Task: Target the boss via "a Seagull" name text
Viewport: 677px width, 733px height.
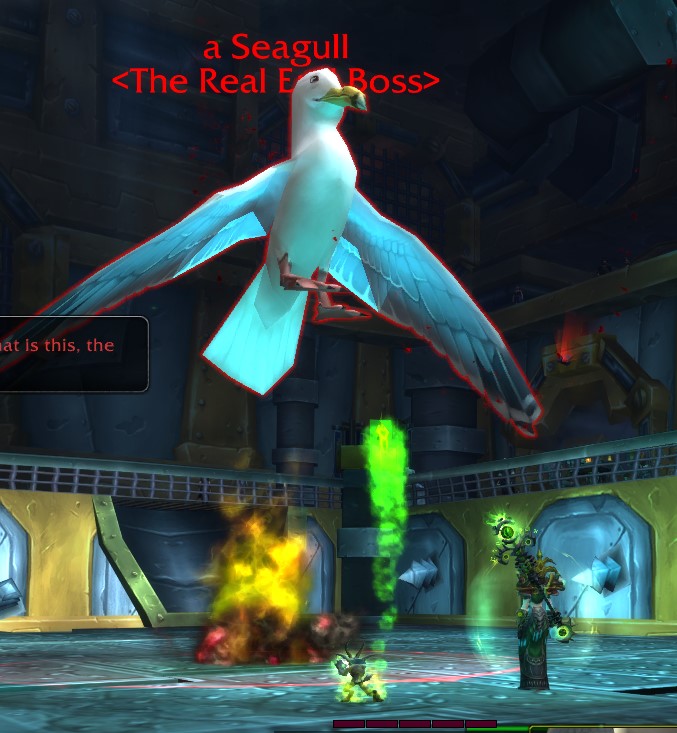Action: [275, 47]
